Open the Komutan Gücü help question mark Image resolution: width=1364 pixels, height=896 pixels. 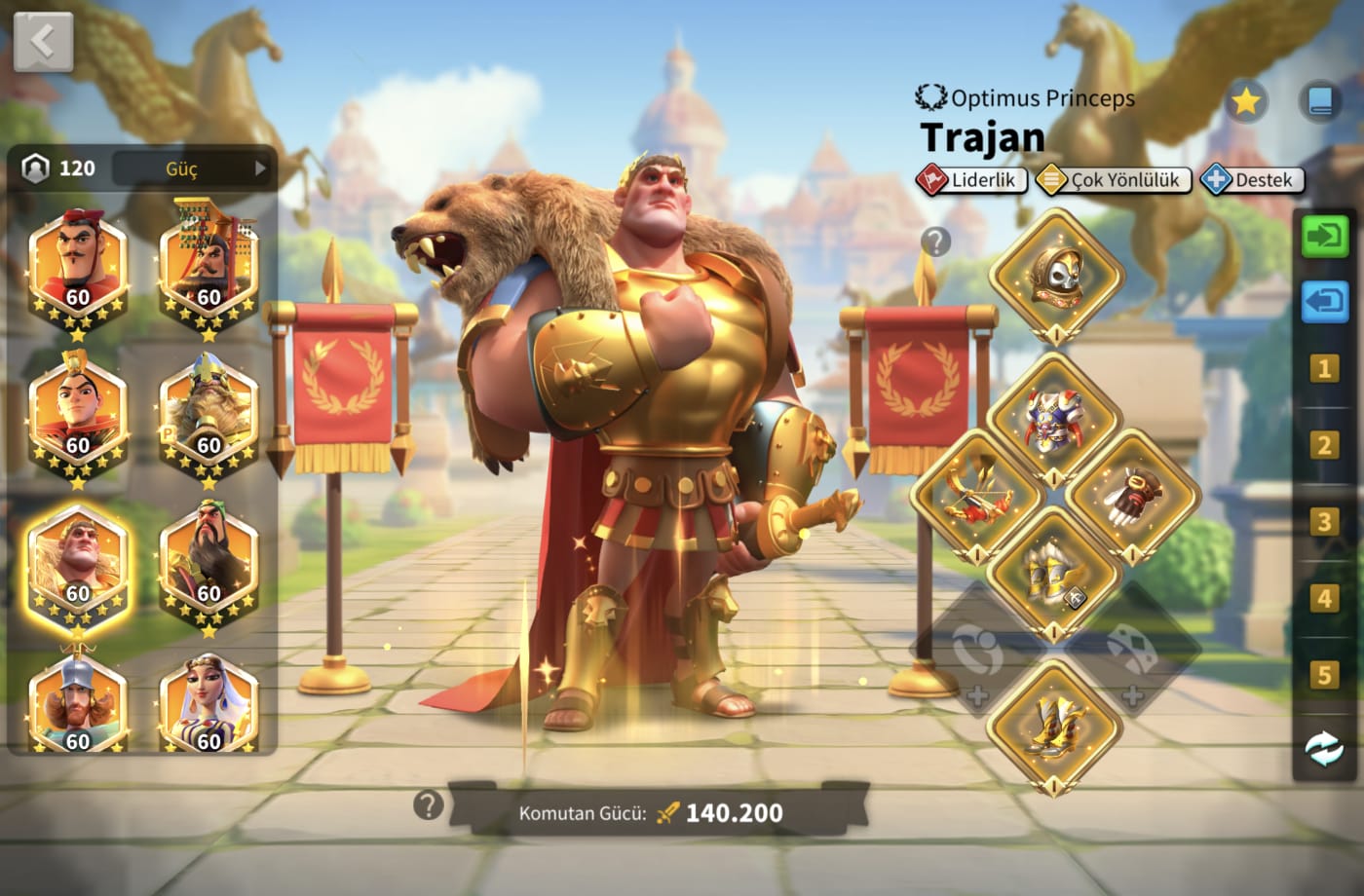[428, 805]
